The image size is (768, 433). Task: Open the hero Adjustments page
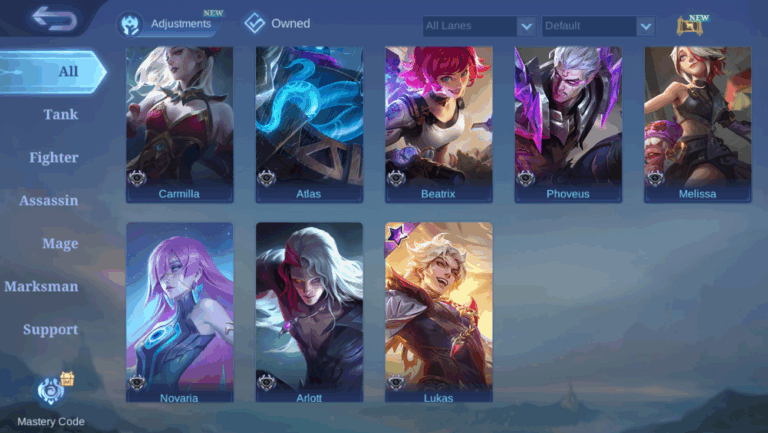click(168, 23)
